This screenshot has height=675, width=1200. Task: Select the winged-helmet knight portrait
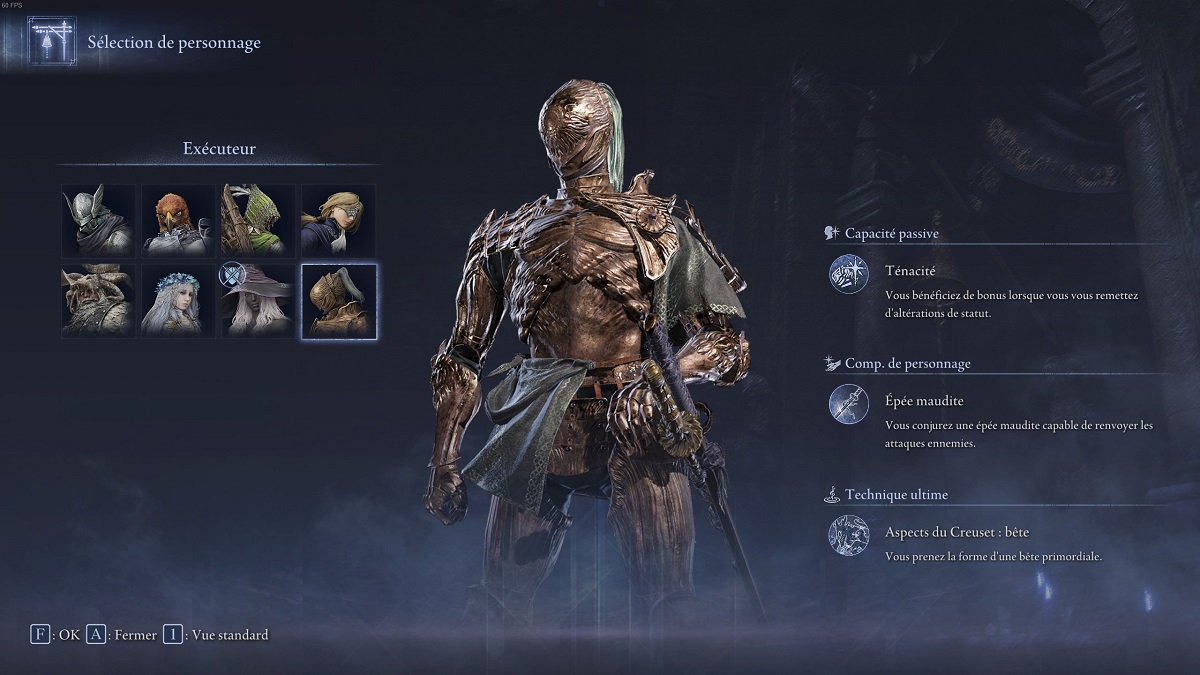pyautogui.click(x=98, y=221)
